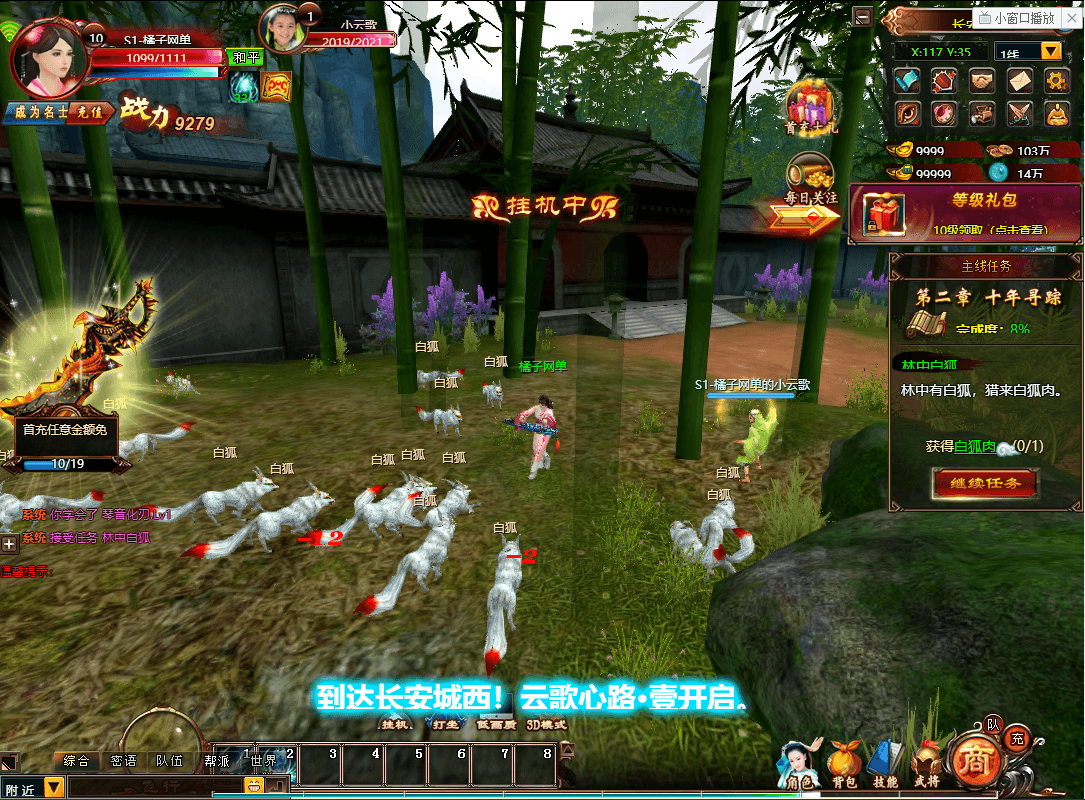
Task: Open the 首充大礼 first-recharge gift icon
Action: click(x=810, y=106)
